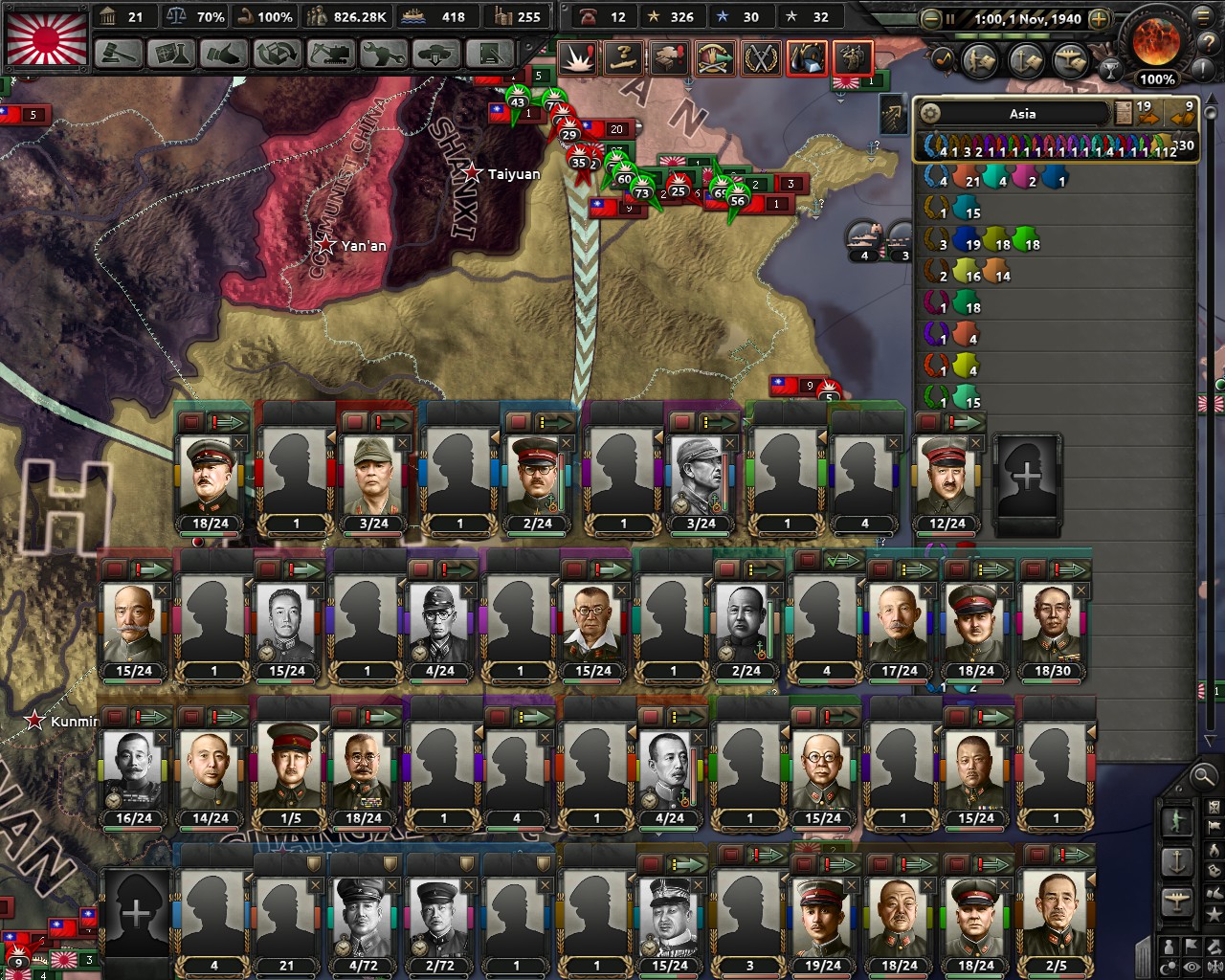Open the in-game music player
This screenshot has height=980, width=1225.
(x=944, y=58)
